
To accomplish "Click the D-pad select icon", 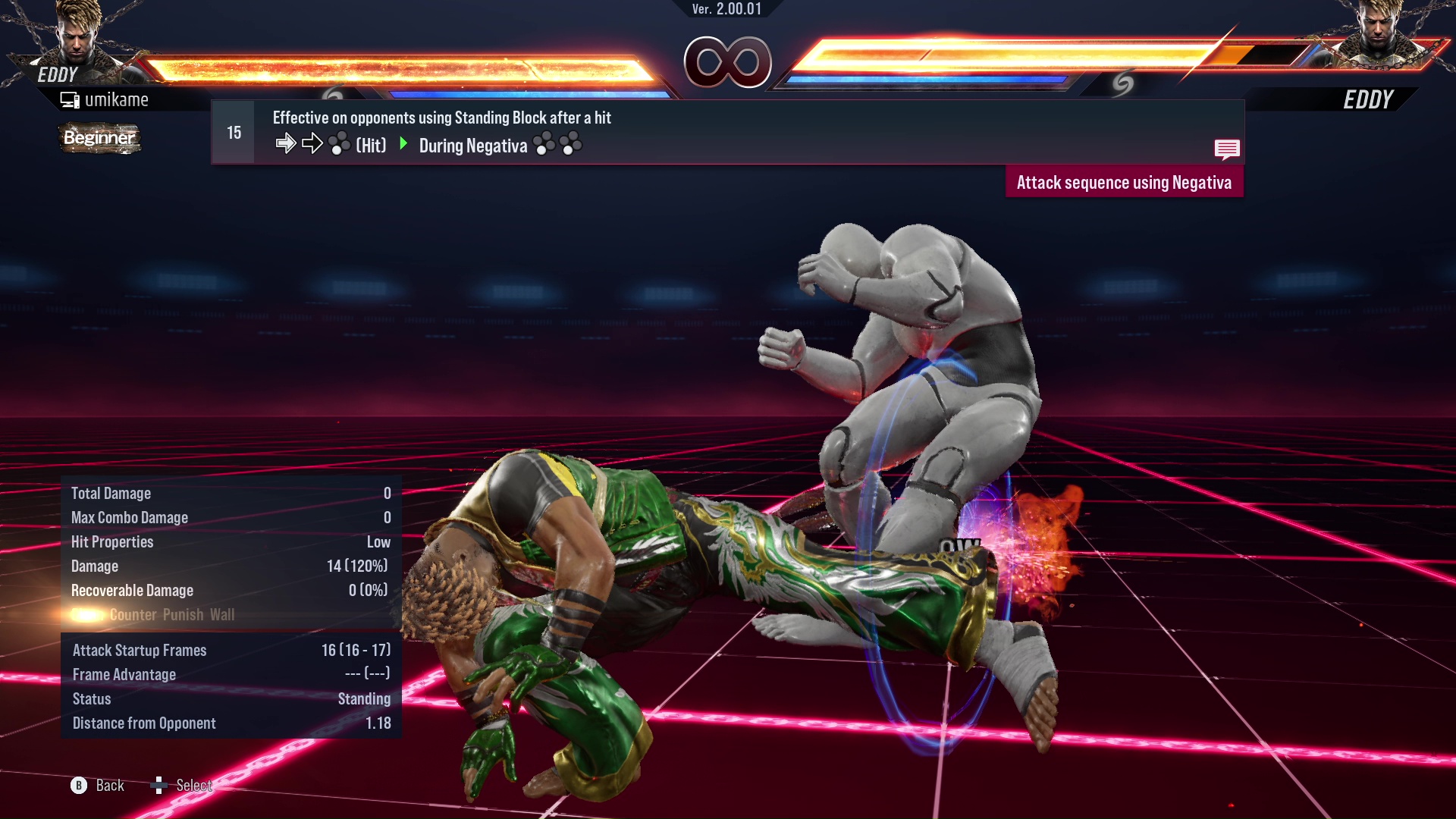I will click(160, 784).
